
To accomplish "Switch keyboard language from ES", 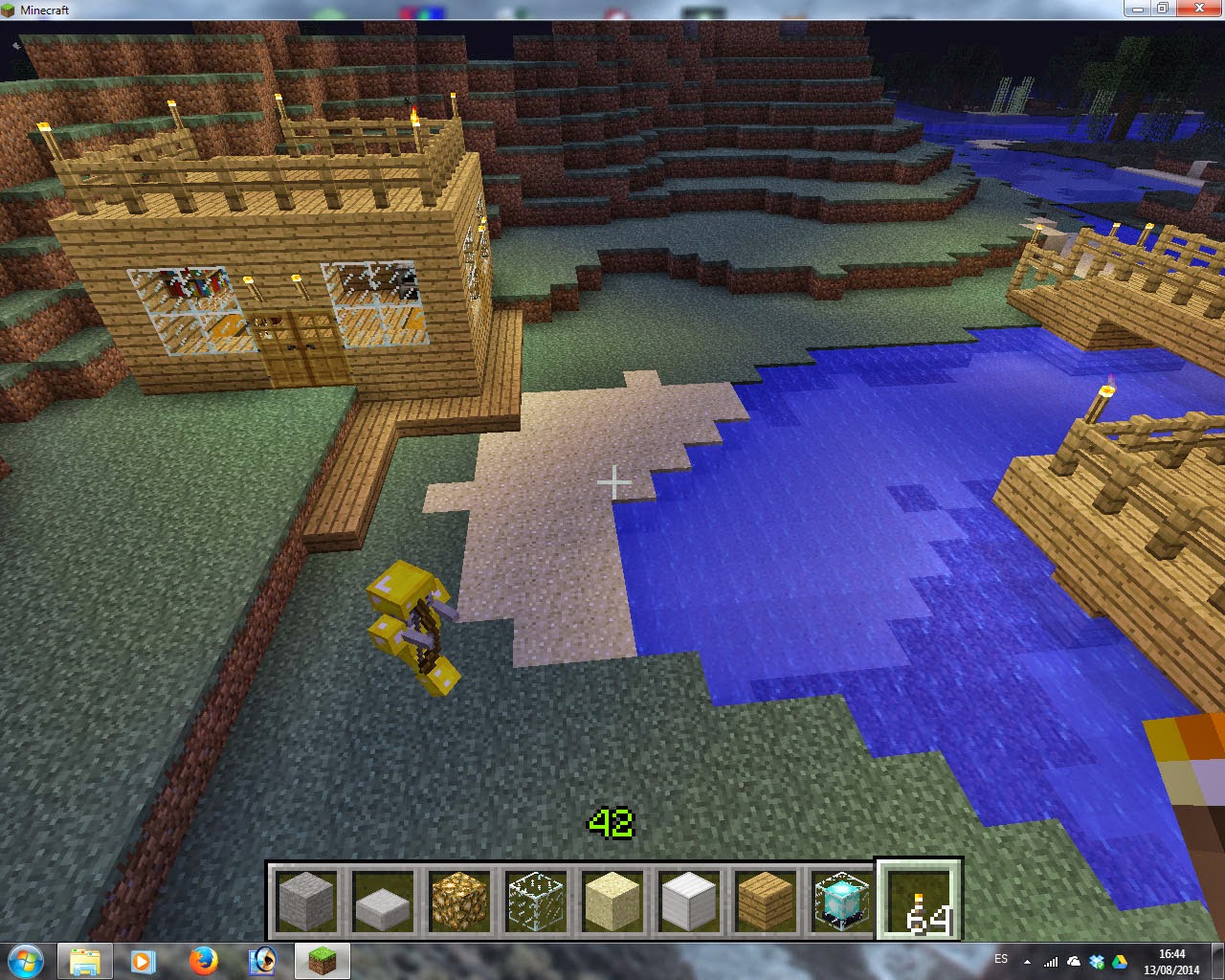I will point(1002,958).
